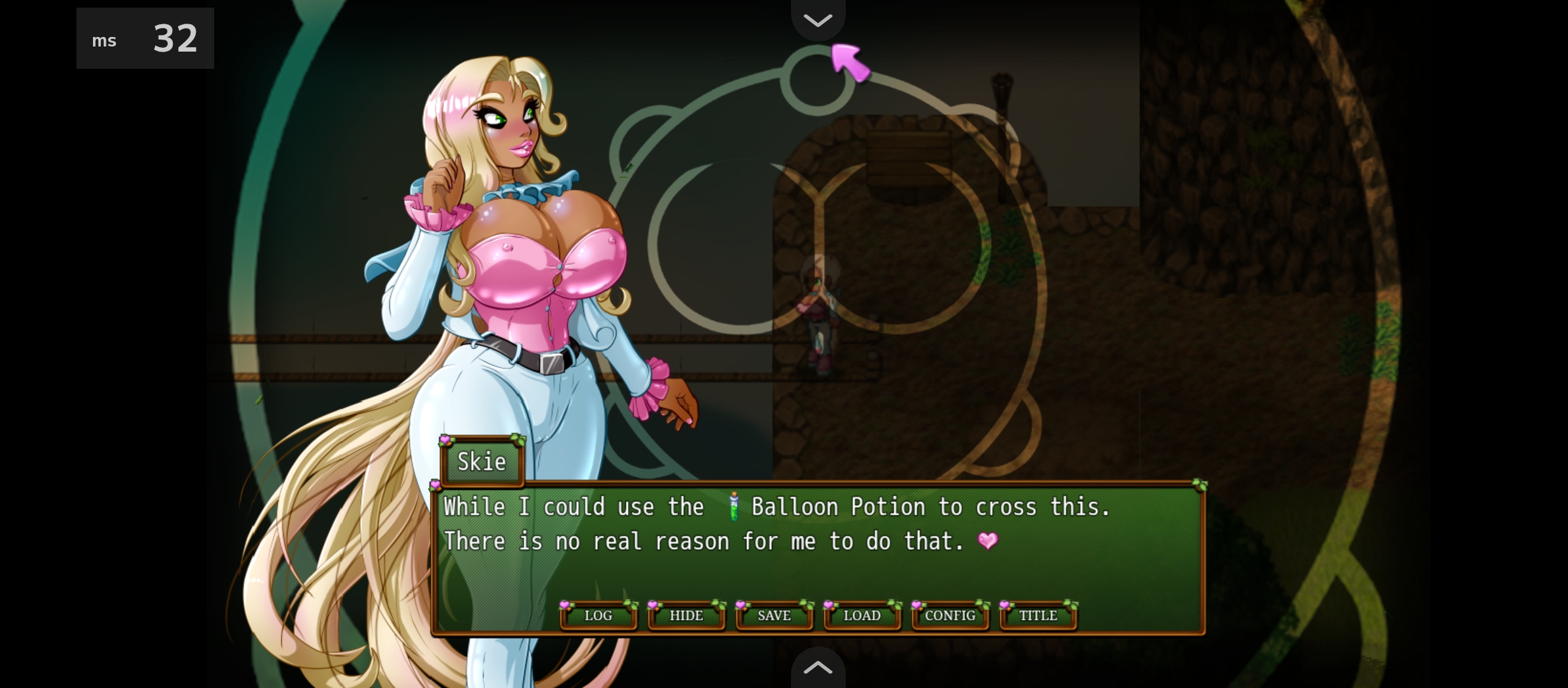
Task: Hide the message window with HIDE
Action: click(686, 615)
